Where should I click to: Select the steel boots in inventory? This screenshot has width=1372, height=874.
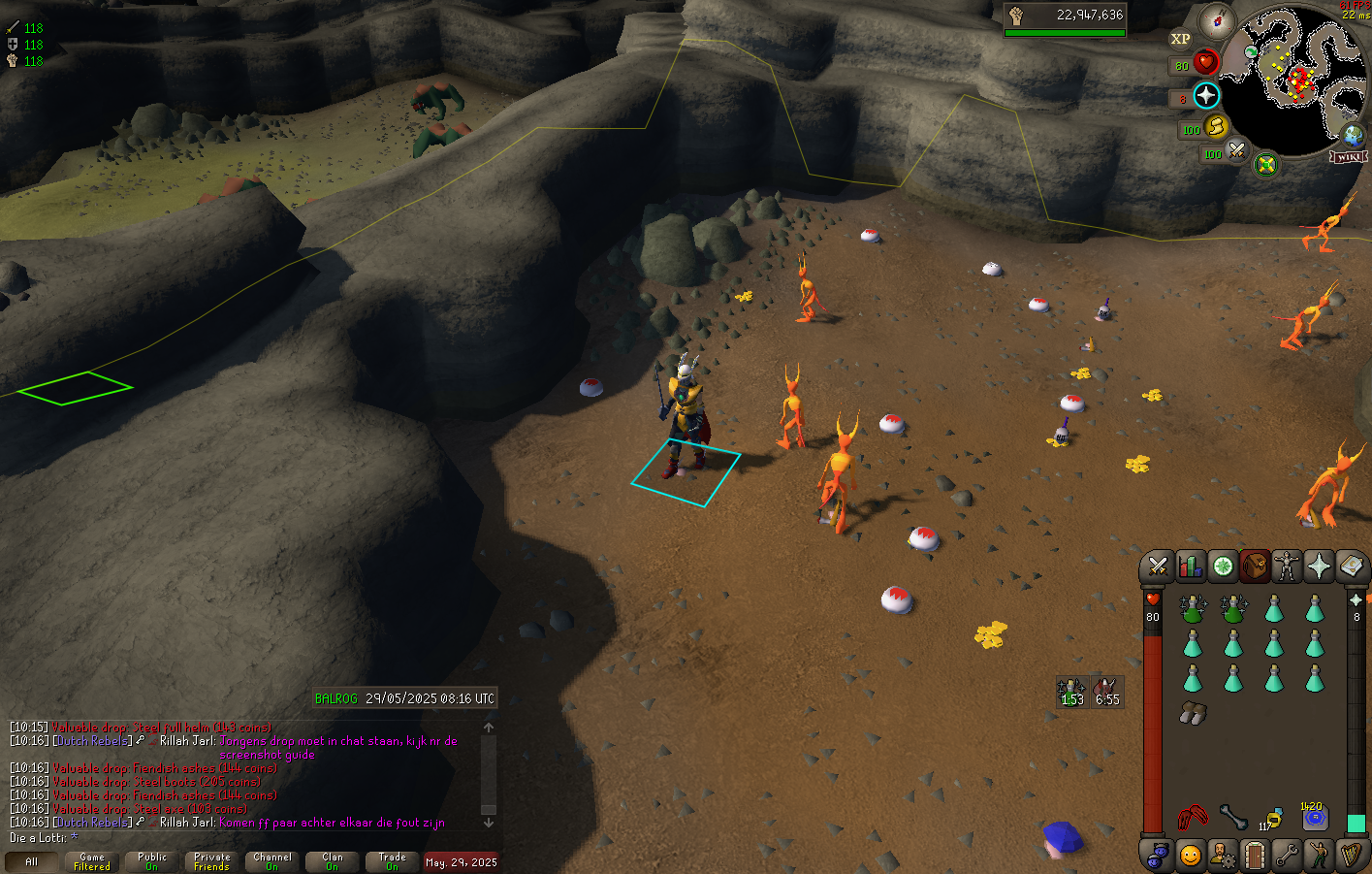1193,714
